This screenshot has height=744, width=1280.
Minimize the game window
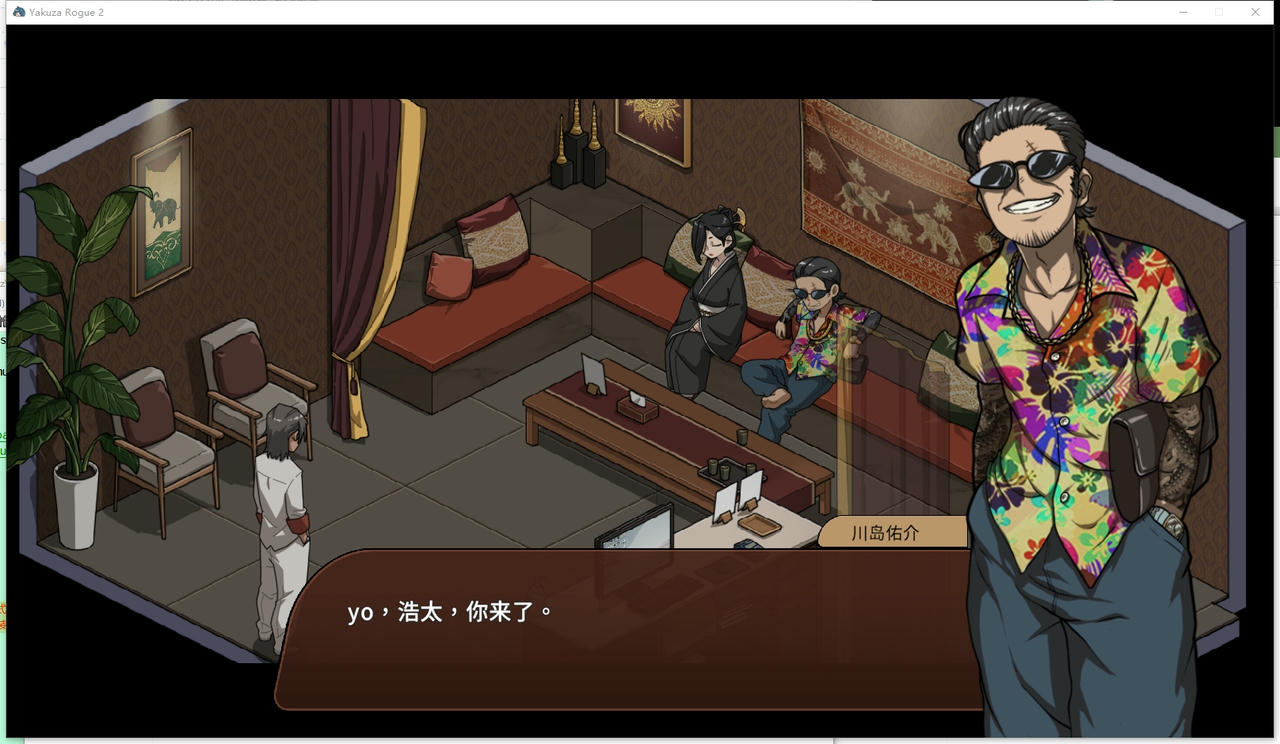[x=1183, y=12]
